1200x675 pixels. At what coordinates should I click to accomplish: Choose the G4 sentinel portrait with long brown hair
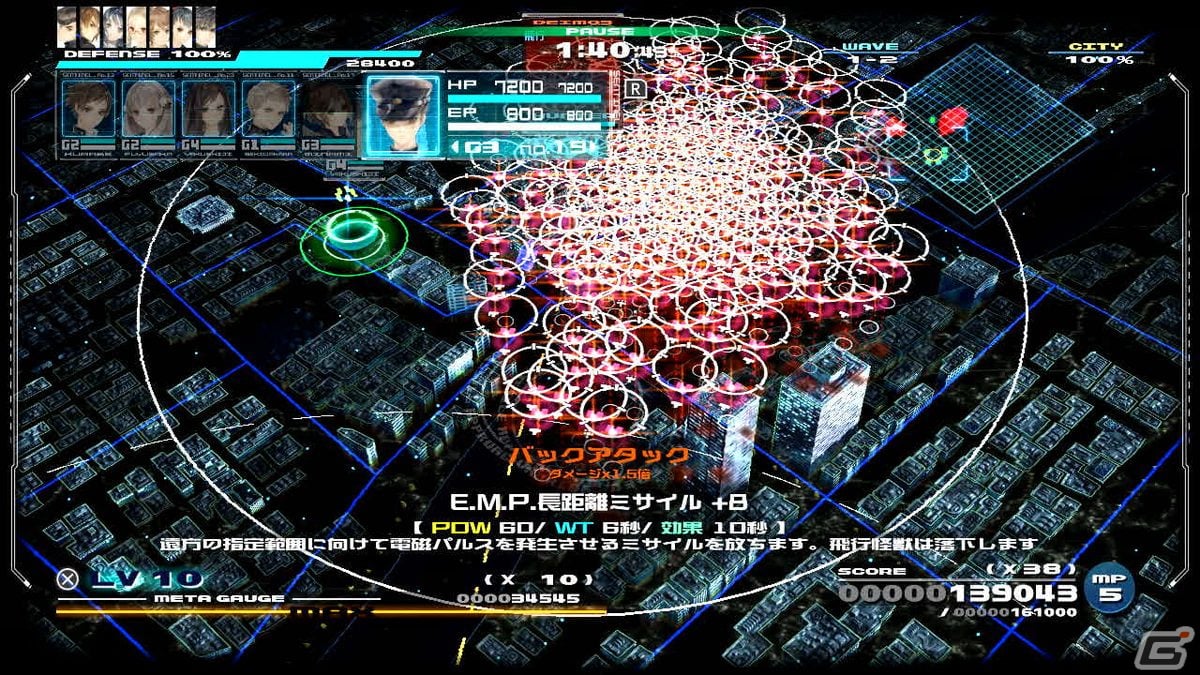(x=208, y=110)
